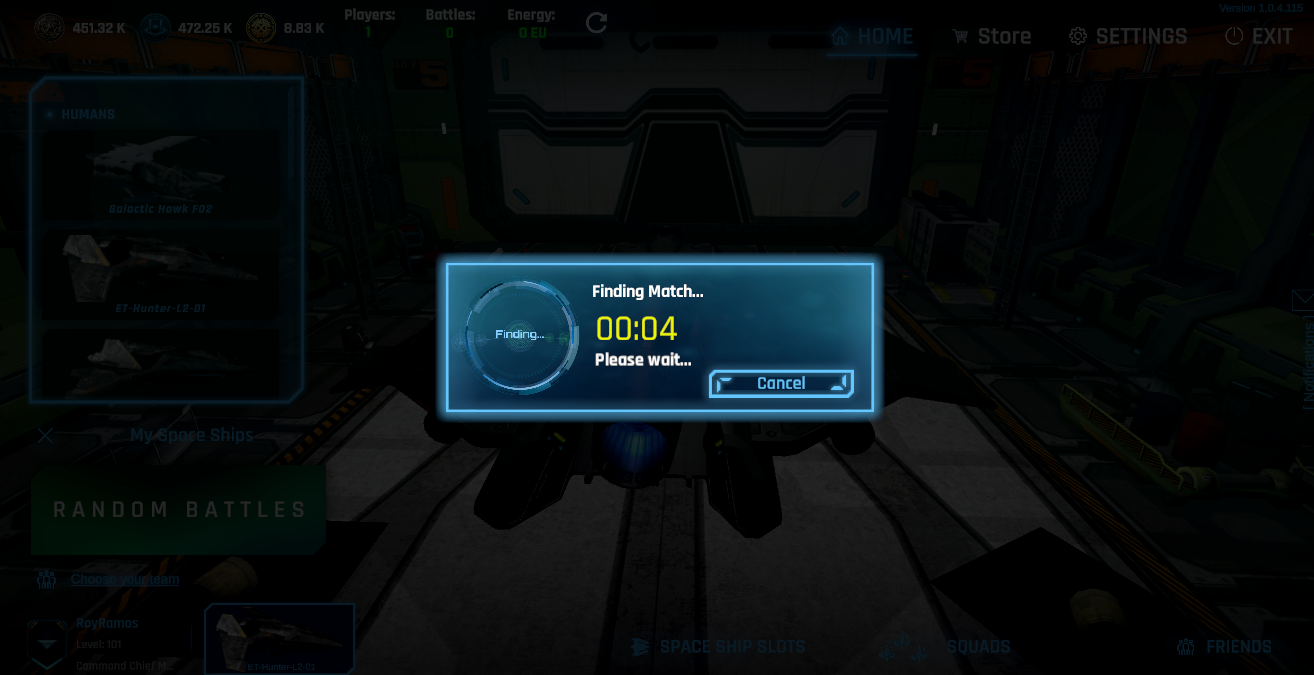Open the Store menu

tap(990, 37)
